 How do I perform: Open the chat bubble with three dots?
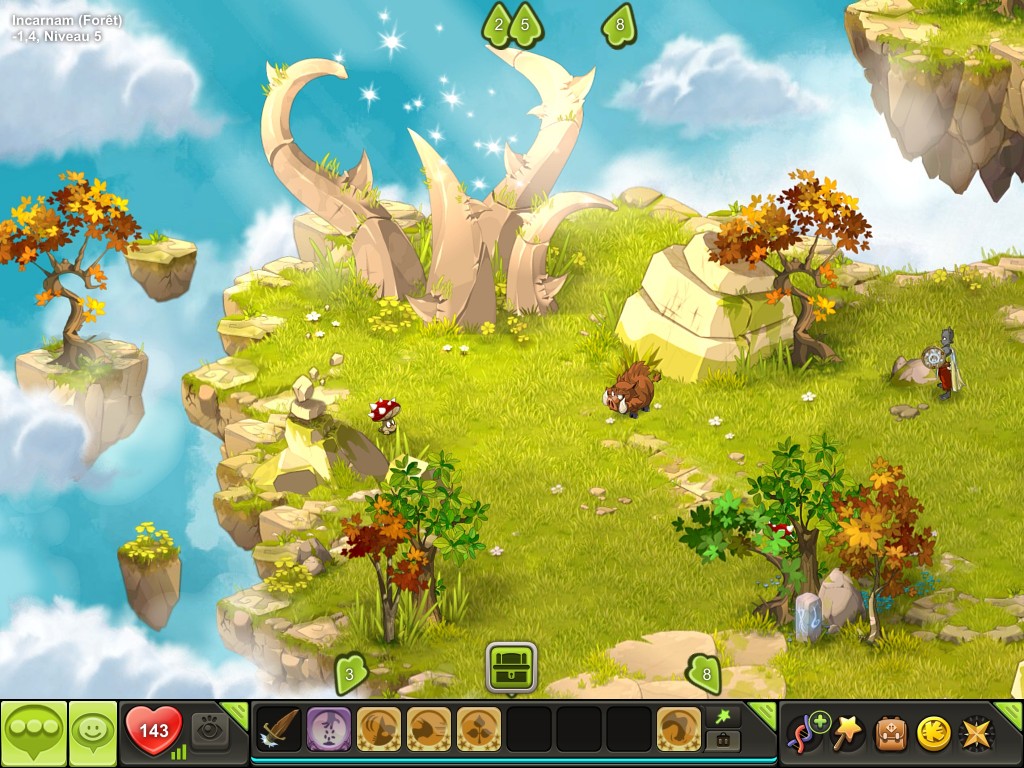33,733
